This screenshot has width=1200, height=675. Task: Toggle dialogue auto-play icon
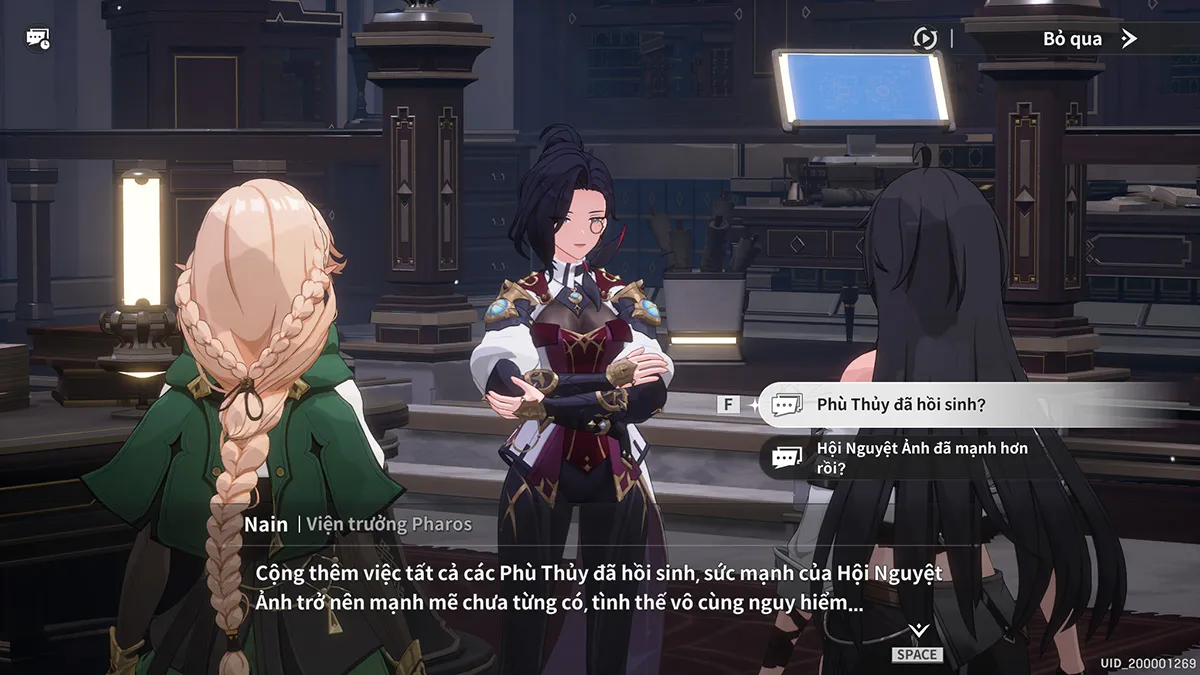pos(925,39)
